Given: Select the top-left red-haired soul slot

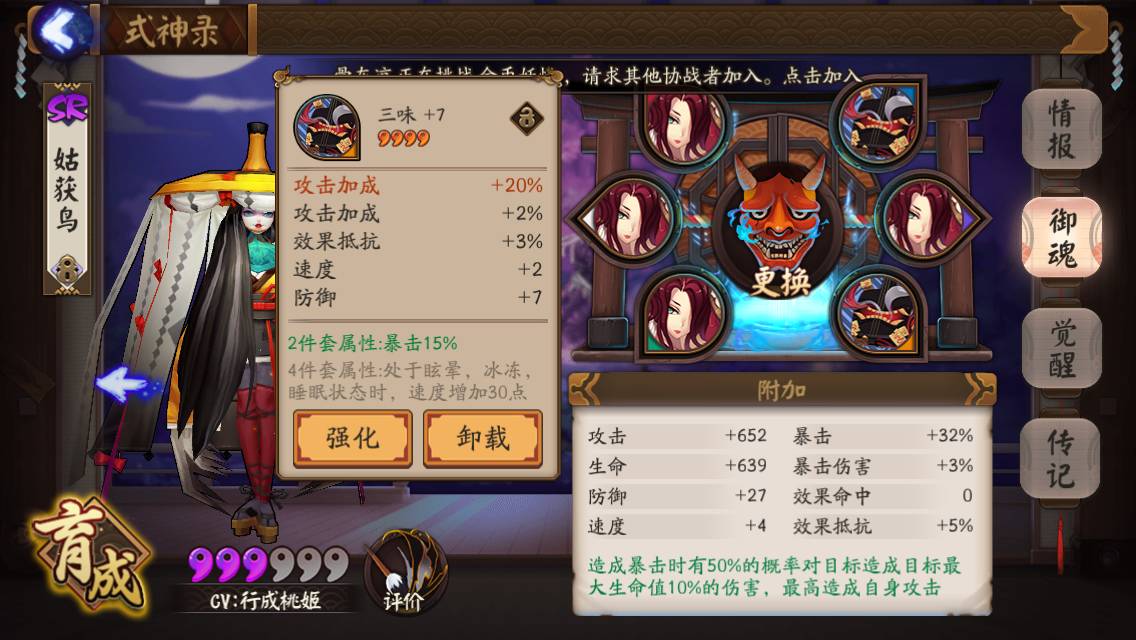Looking at the screenshot, I should tap(684, 125).
